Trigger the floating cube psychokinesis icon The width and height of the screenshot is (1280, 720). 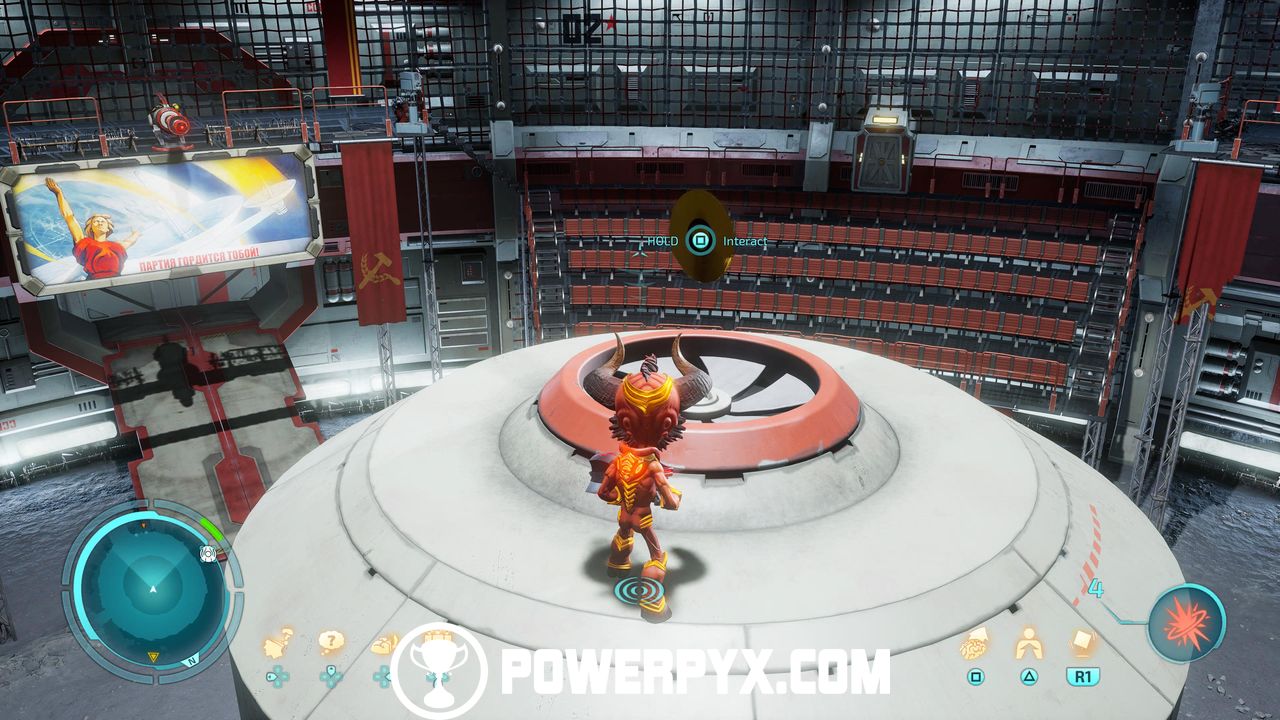tap(1083, 642)
